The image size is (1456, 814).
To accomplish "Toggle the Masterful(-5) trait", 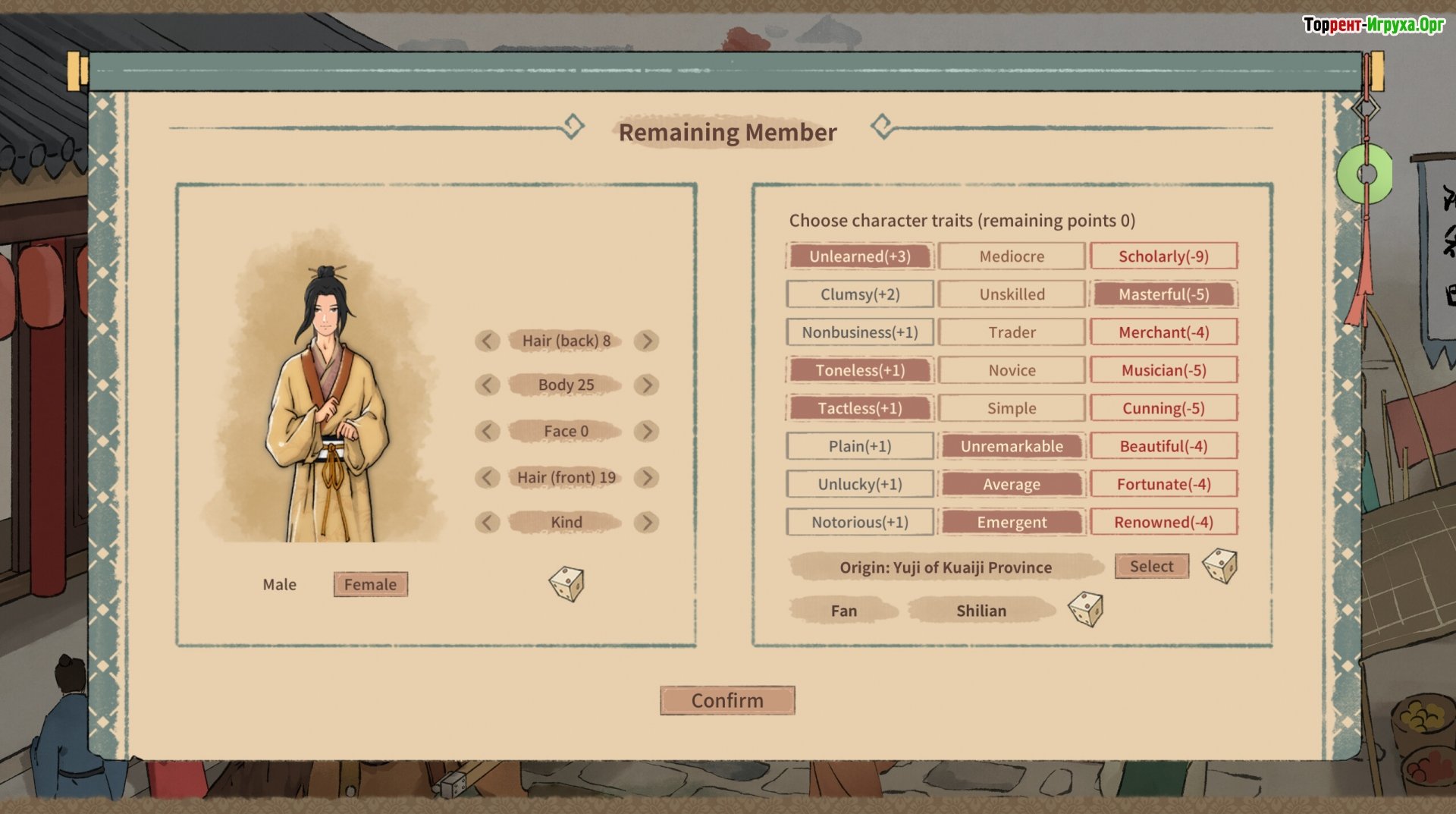I will (x=1163, y=294).
